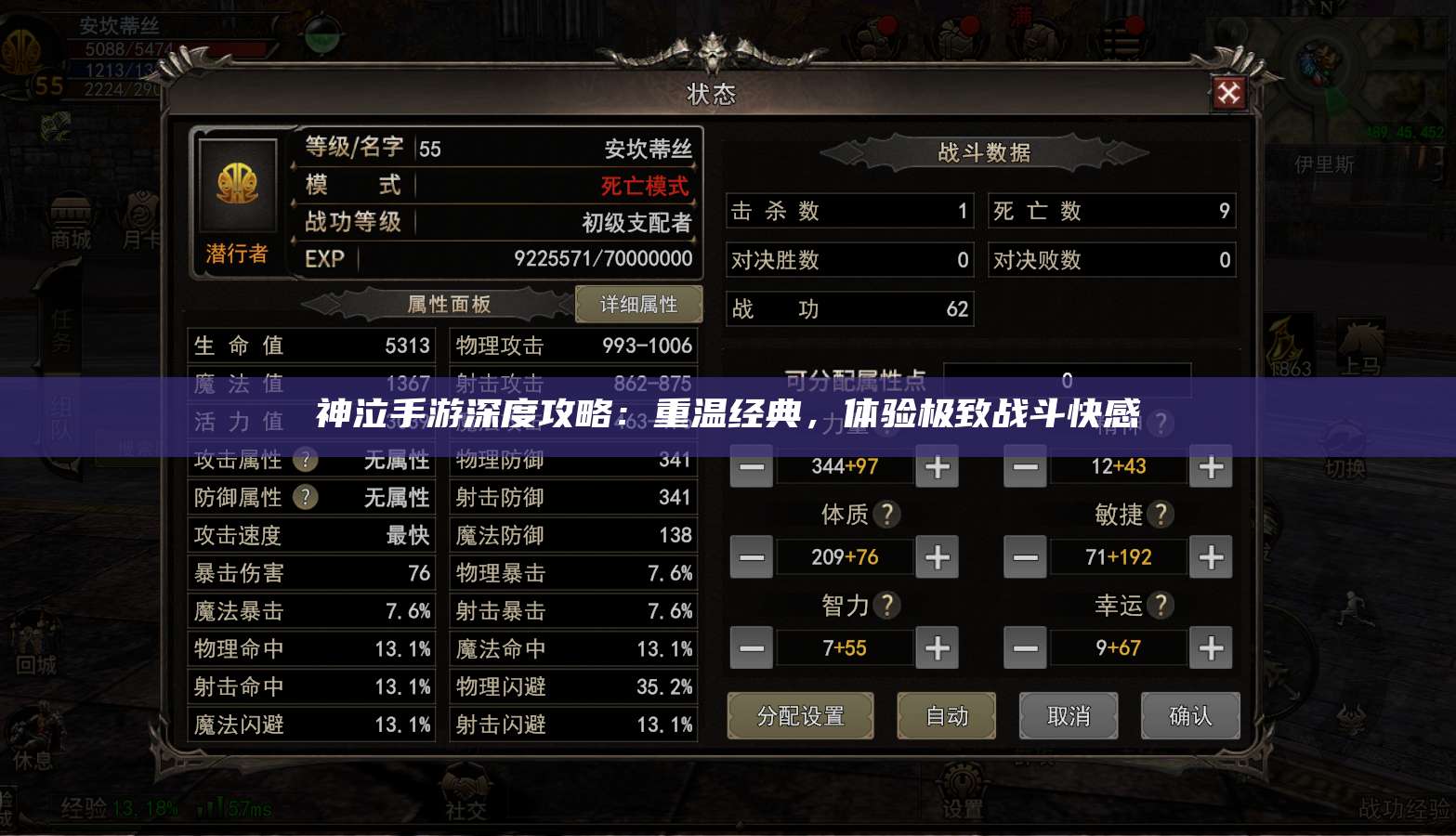Decrease 敏捷 with its minus stepper
1456x836 pixels.
tap(1025, 556)
